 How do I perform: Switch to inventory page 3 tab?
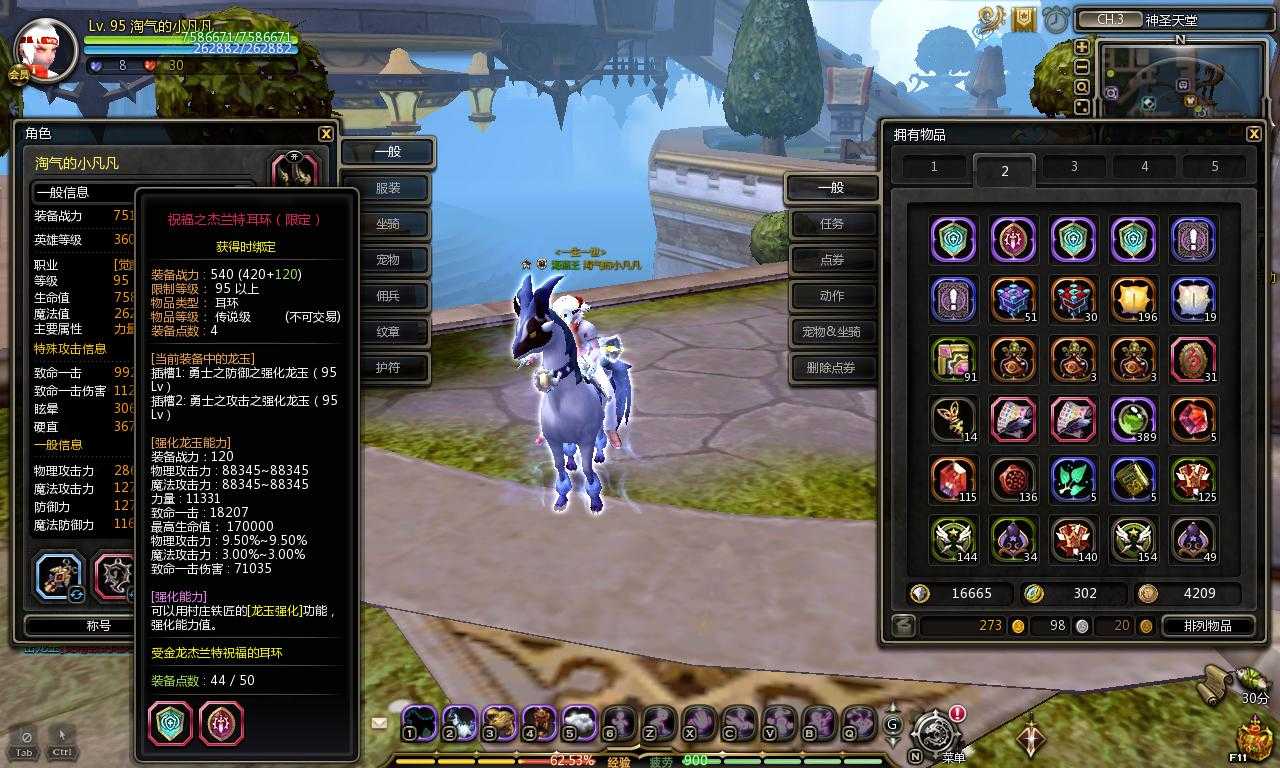1074,167
